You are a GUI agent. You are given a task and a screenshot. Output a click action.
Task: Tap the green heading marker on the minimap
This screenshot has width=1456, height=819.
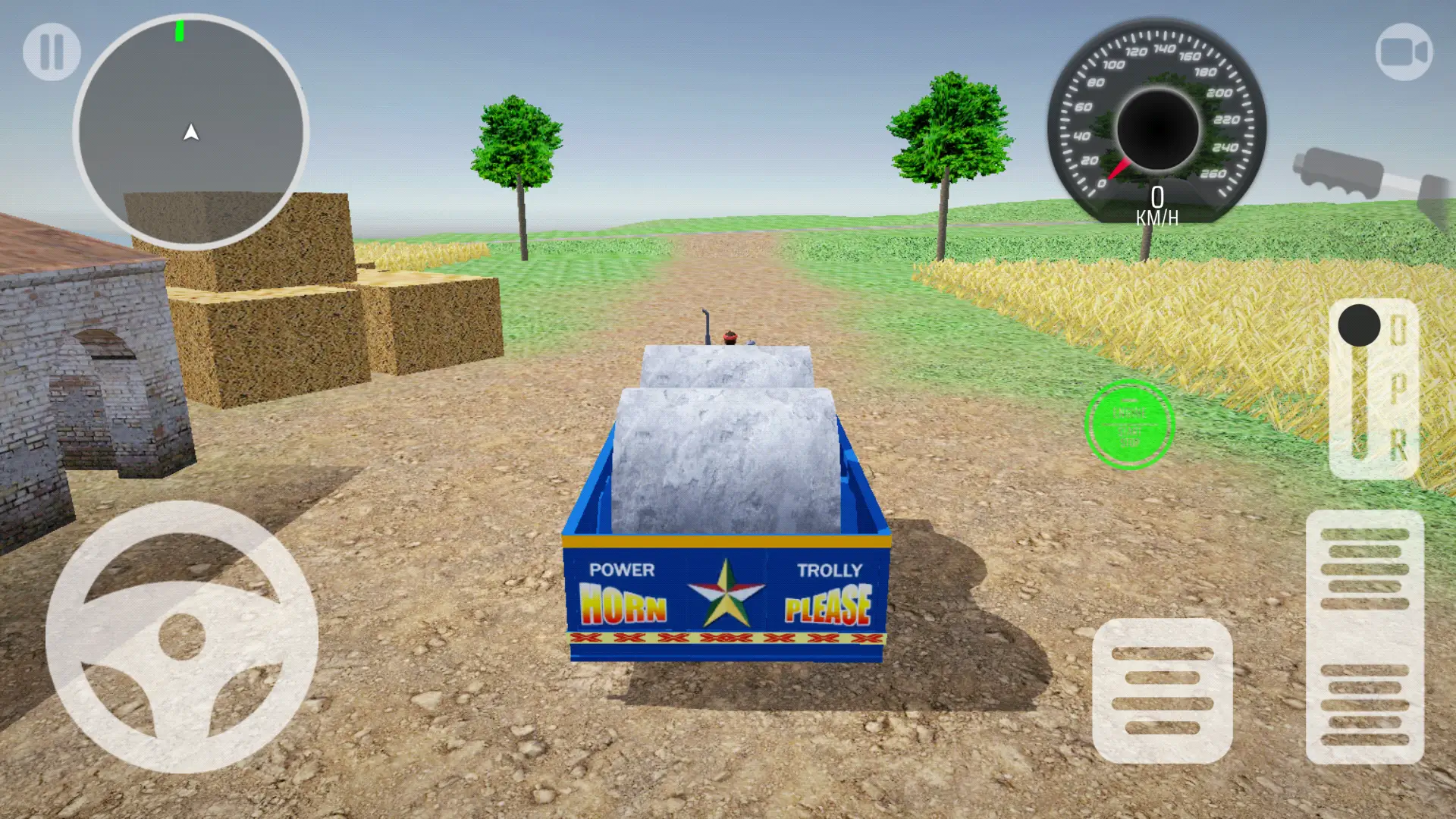tap(180, 31)
